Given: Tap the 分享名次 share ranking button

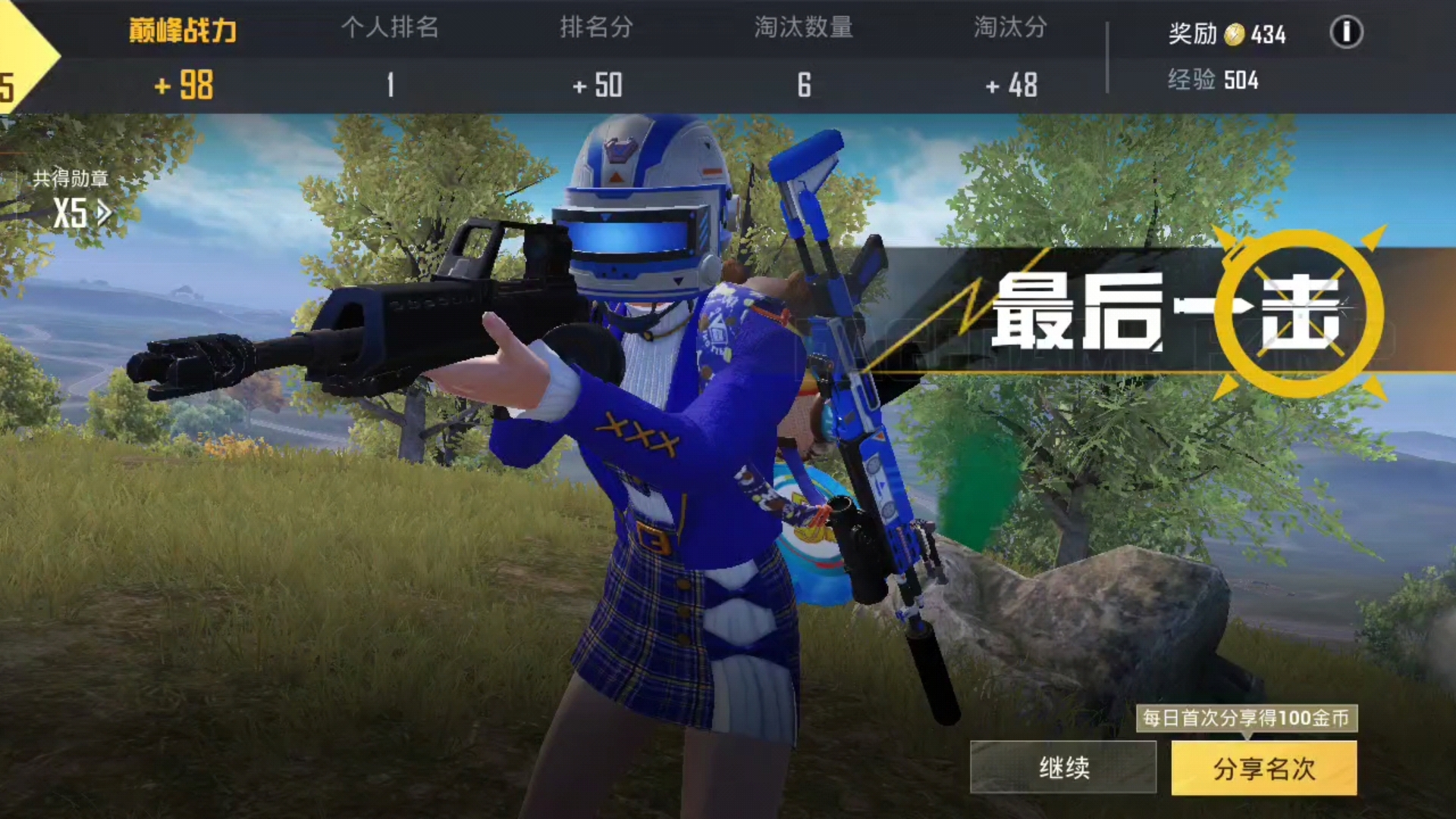Looking at the screenshot, I should pyautogui.click(x=1265, y=768).
